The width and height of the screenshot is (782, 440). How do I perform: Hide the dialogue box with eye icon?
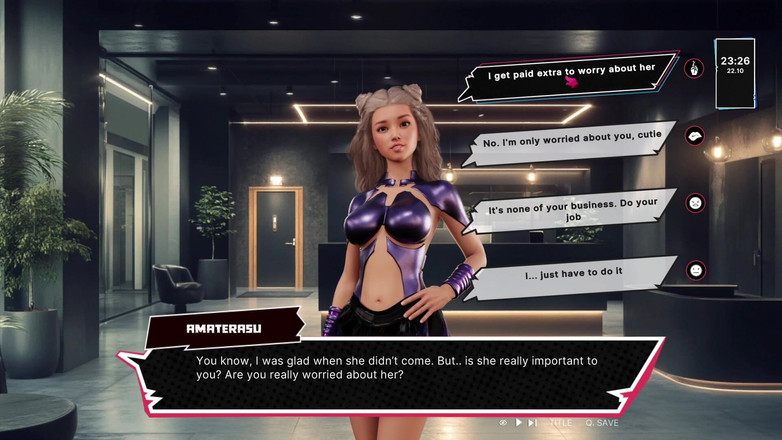point(503,422)
